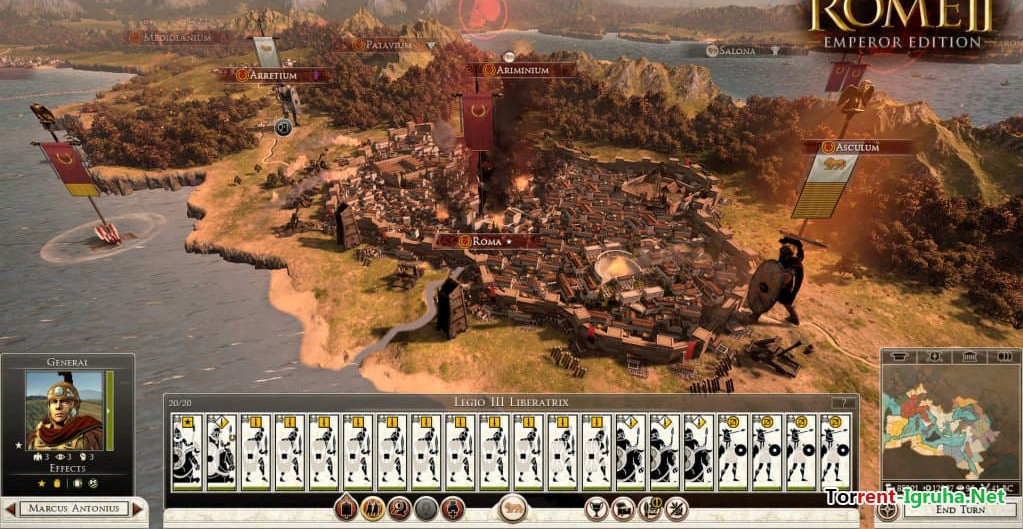Cycle to the next general with right arrow
This screenshot has width=1023, height=529.
[x=139, y=509]
